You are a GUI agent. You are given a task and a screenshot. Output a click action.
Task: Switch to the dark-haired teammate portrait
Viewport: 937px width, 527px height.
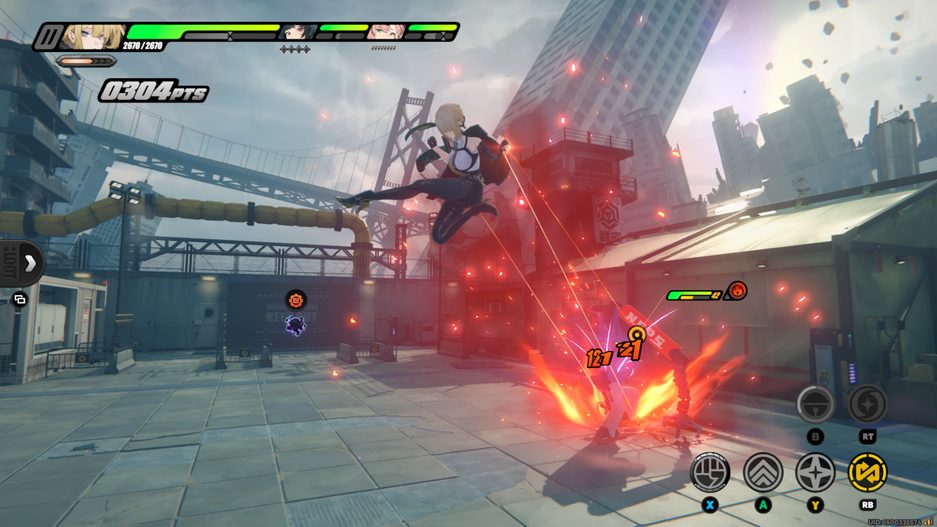click(x=297, y=33)
